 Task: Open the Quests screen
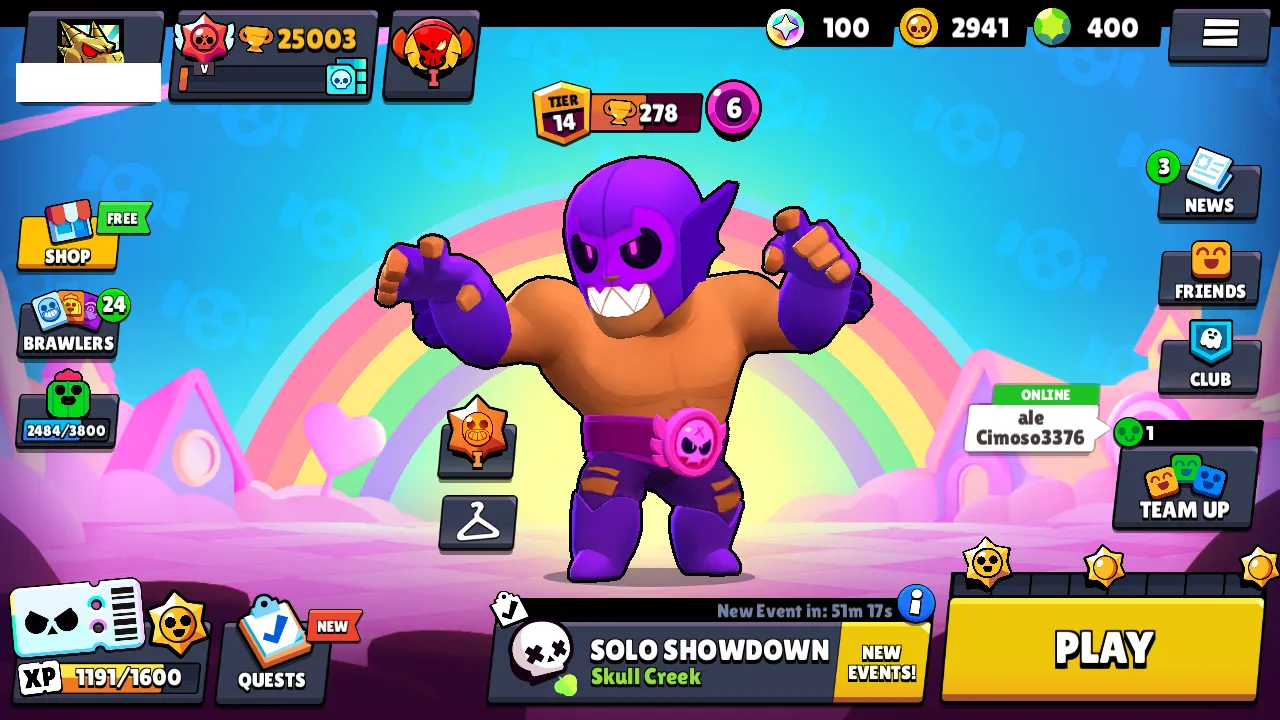pos(270,650)
